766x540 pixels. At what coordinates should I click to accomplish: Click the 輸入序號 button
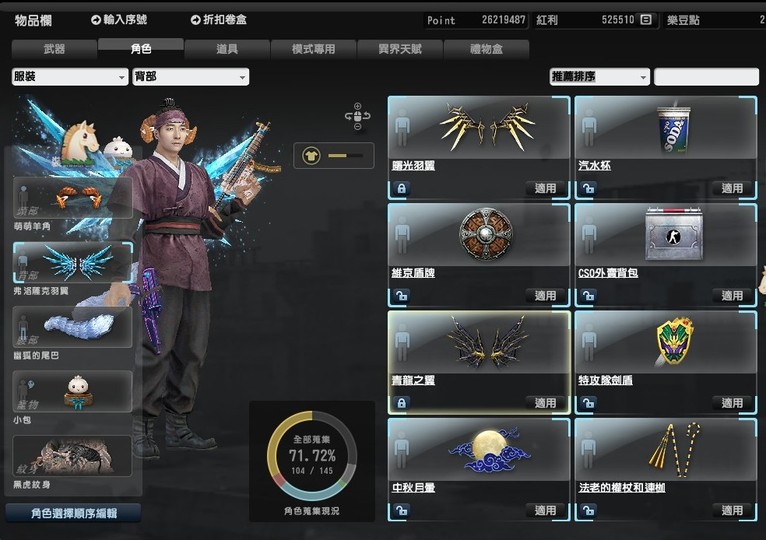point(119,20)
